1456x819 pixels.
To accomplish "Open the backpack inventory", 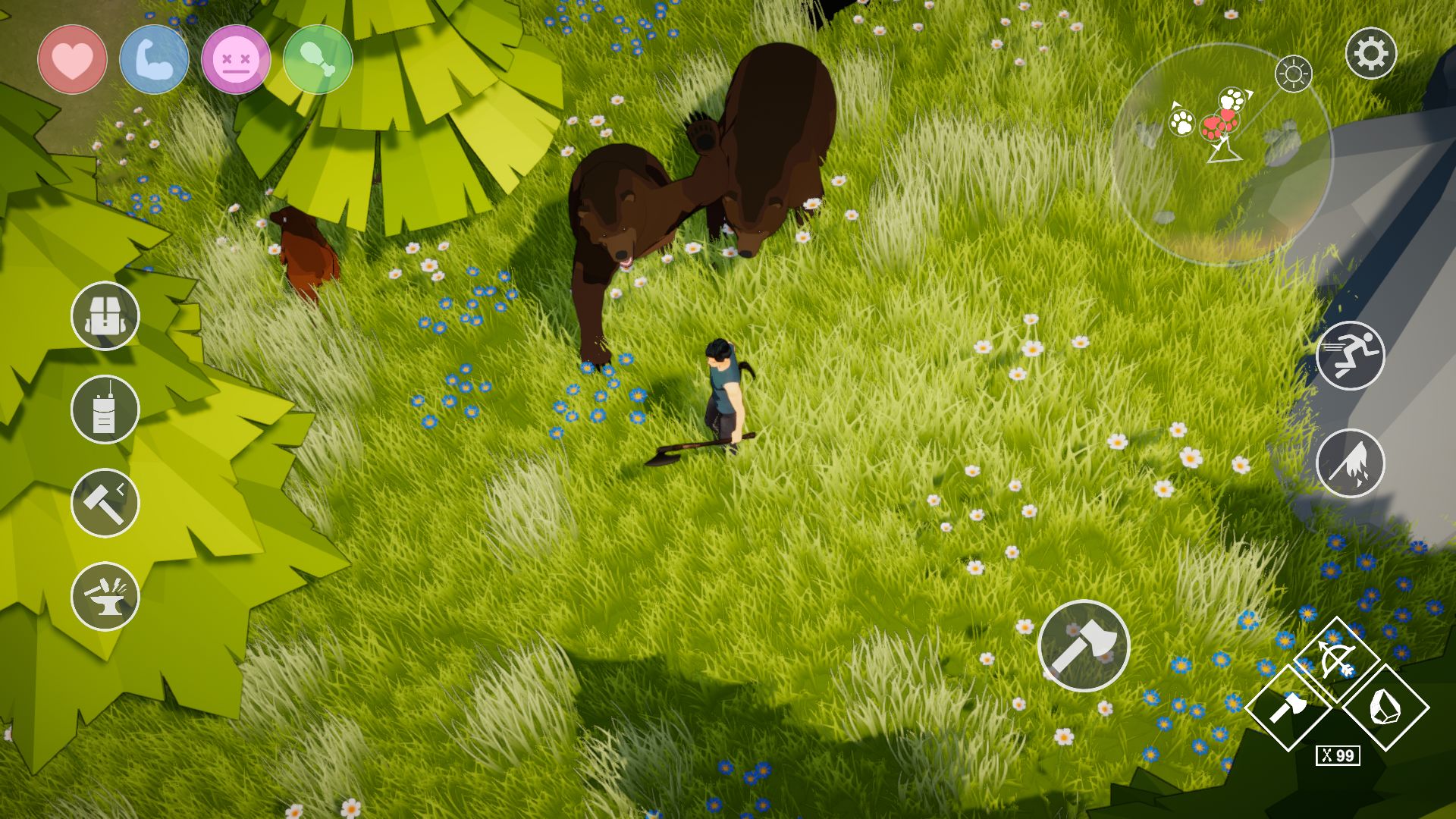I will [105, 316].
